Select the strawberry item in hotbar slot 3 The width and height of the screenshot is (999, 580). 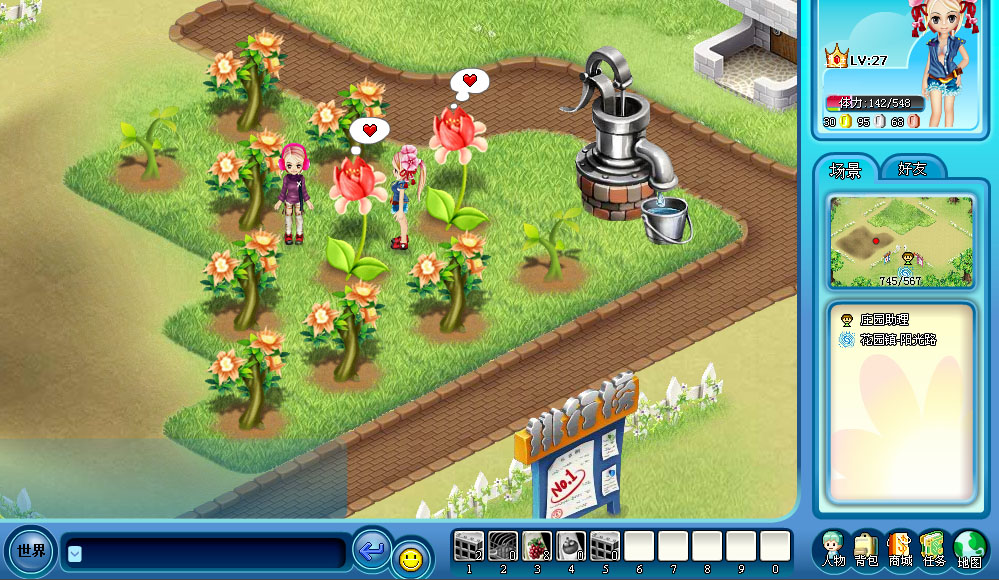(x=537, y=546)
